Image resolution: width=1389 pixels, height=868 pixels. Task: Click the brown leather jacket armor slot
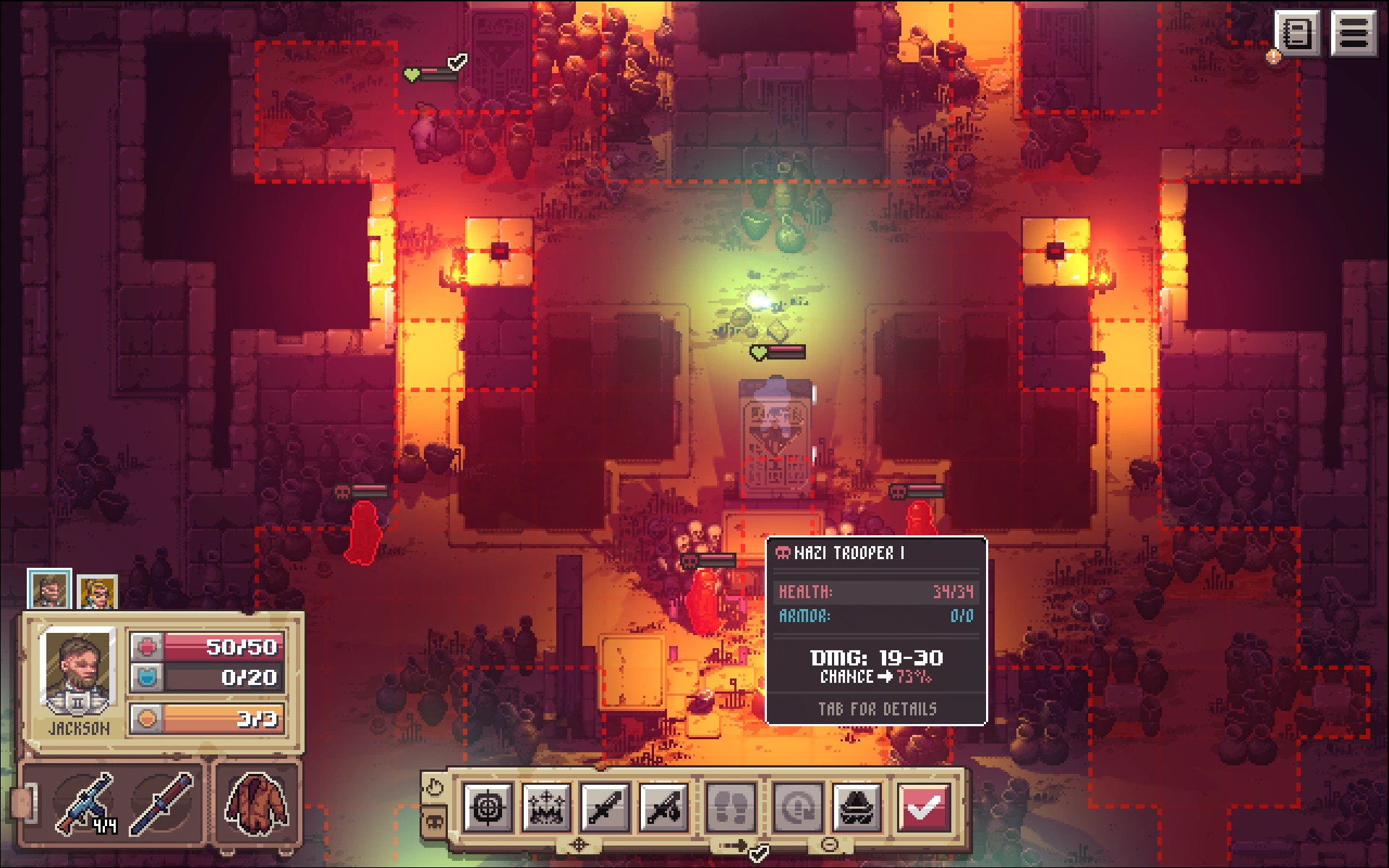255,803
